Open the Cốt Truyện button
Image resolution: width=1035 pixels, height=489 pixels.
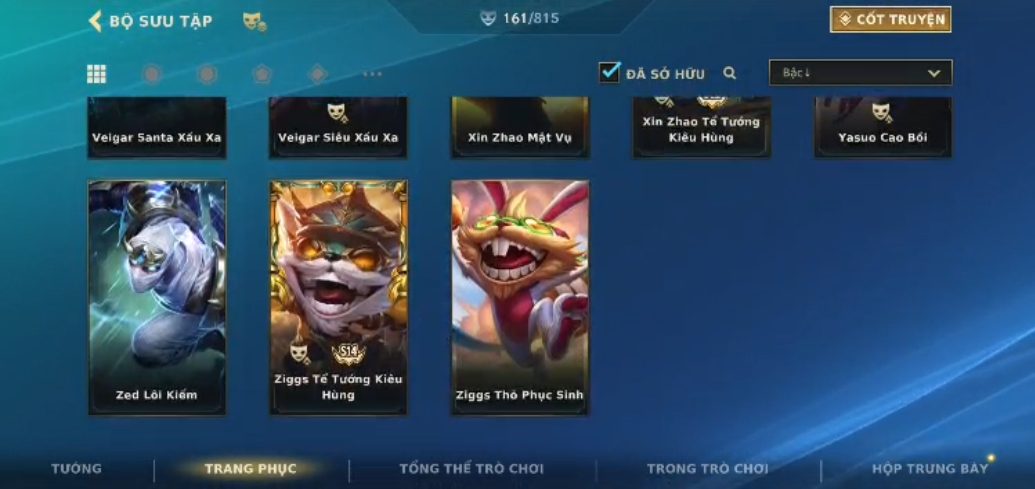(890, 20)
